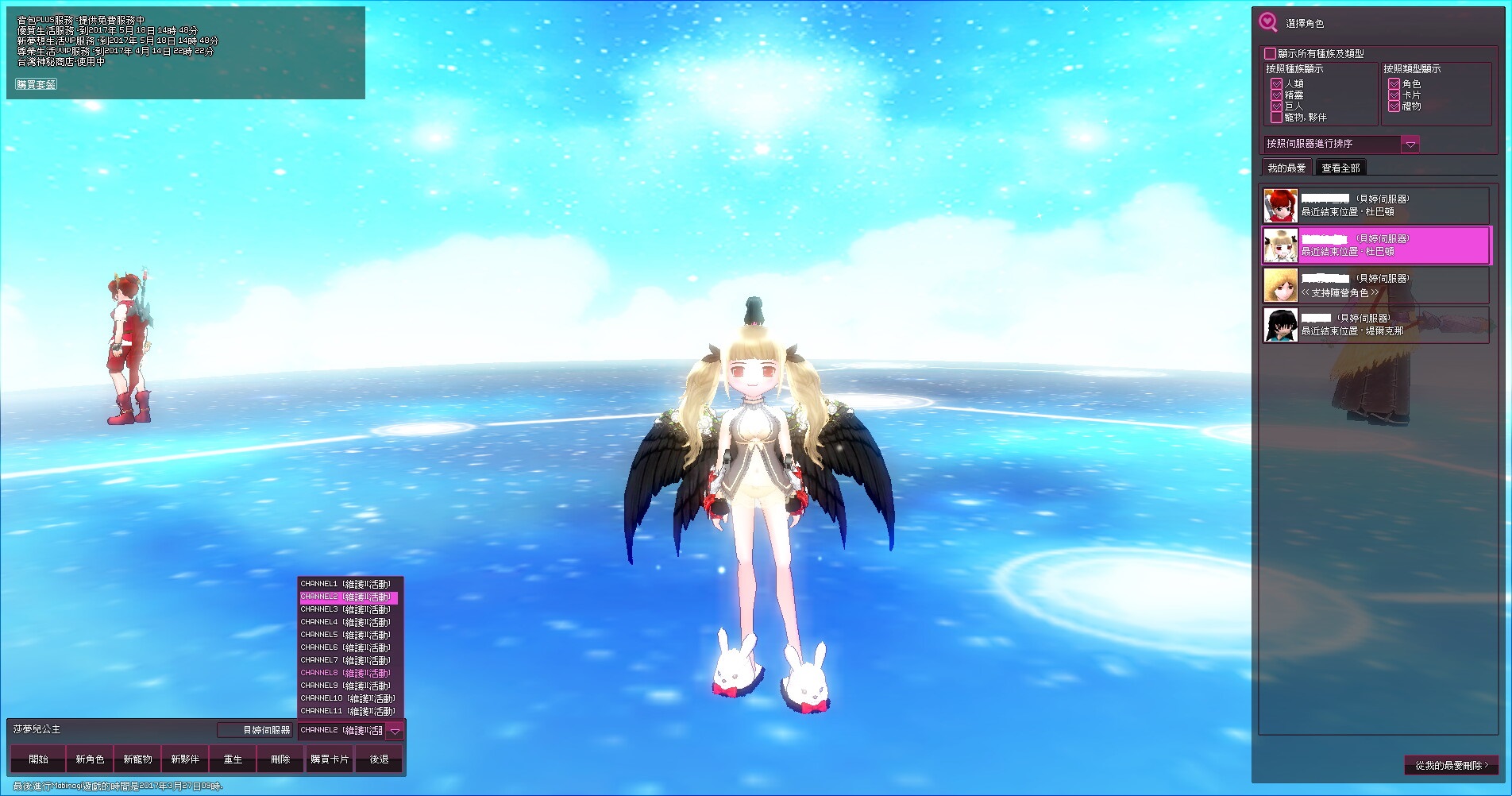Image resolution: width=1512 pixels, height=796 pixels.
Task: Click the 購買套餐 buy package button
Action: [37, 84]
